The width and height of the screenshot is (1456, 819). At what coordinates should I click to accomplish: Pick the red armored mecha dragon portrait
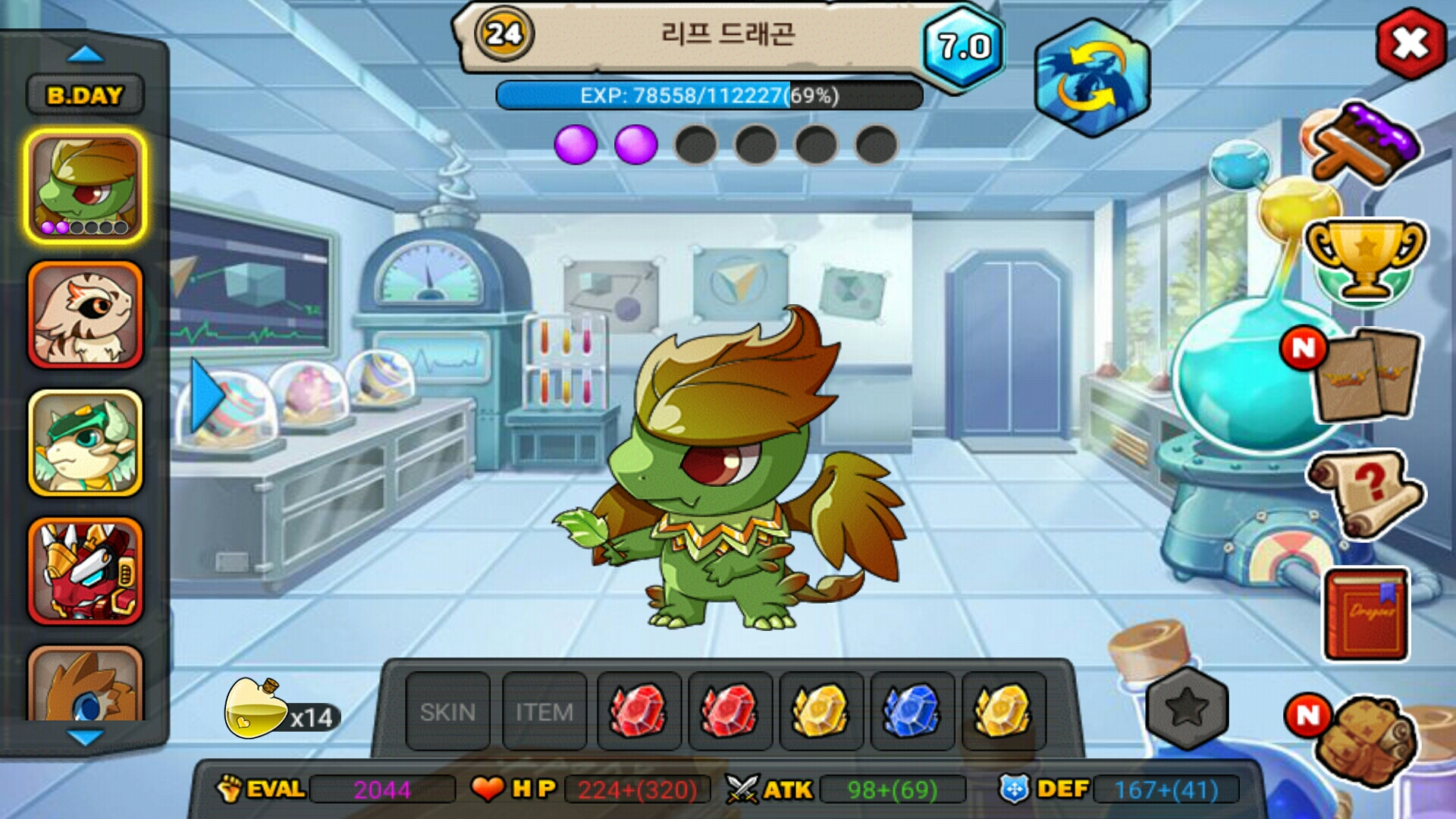point(86,571)
